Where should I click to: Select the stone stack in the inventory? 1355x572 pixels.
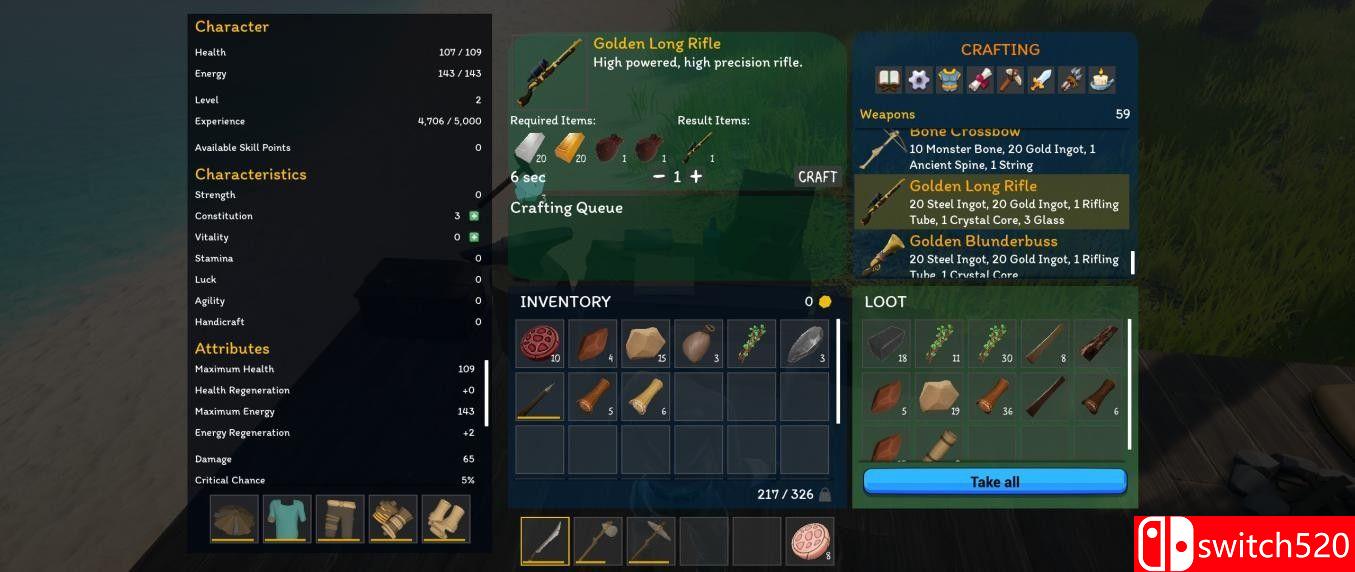645,344
